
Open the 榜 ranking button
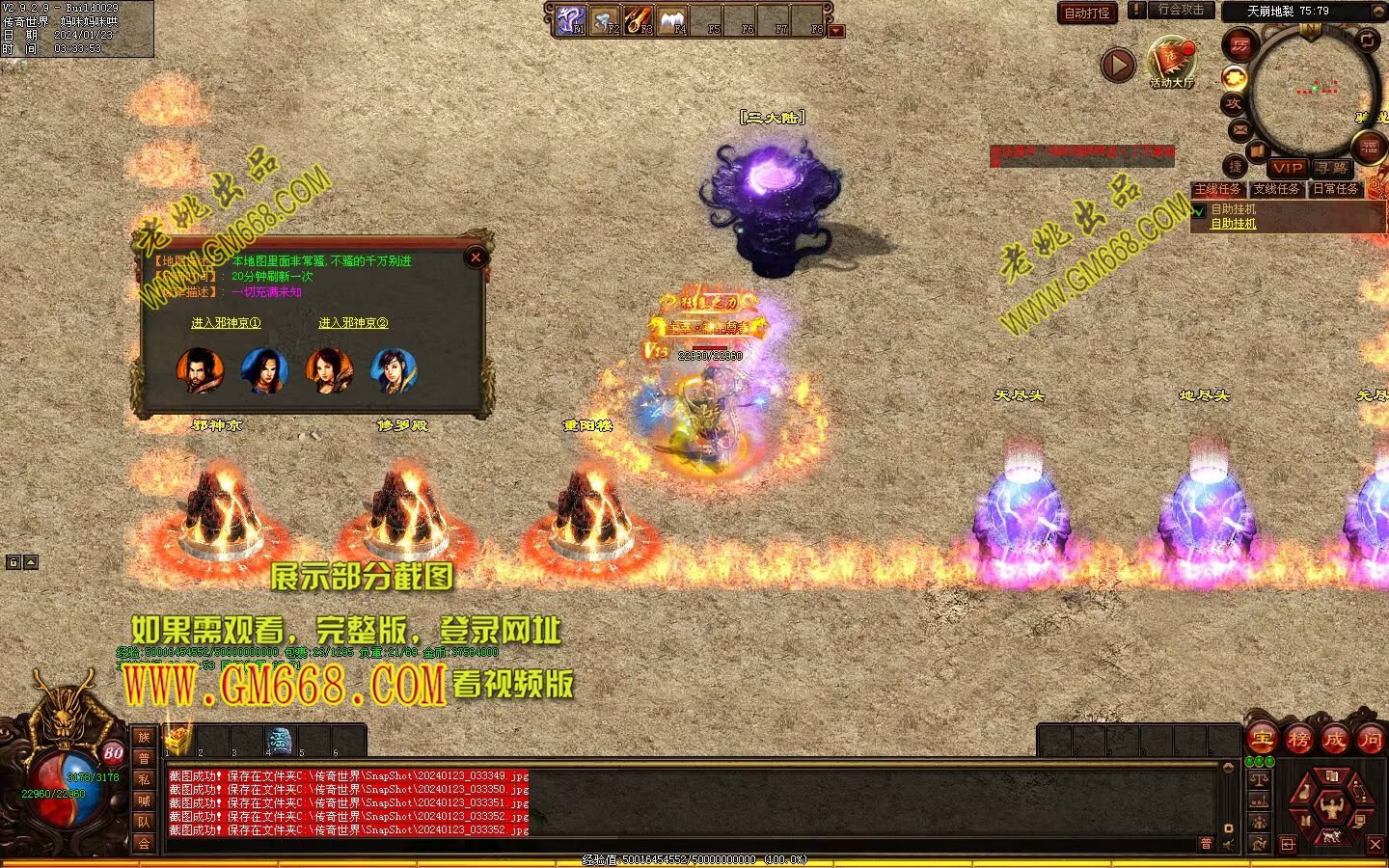1298,740
